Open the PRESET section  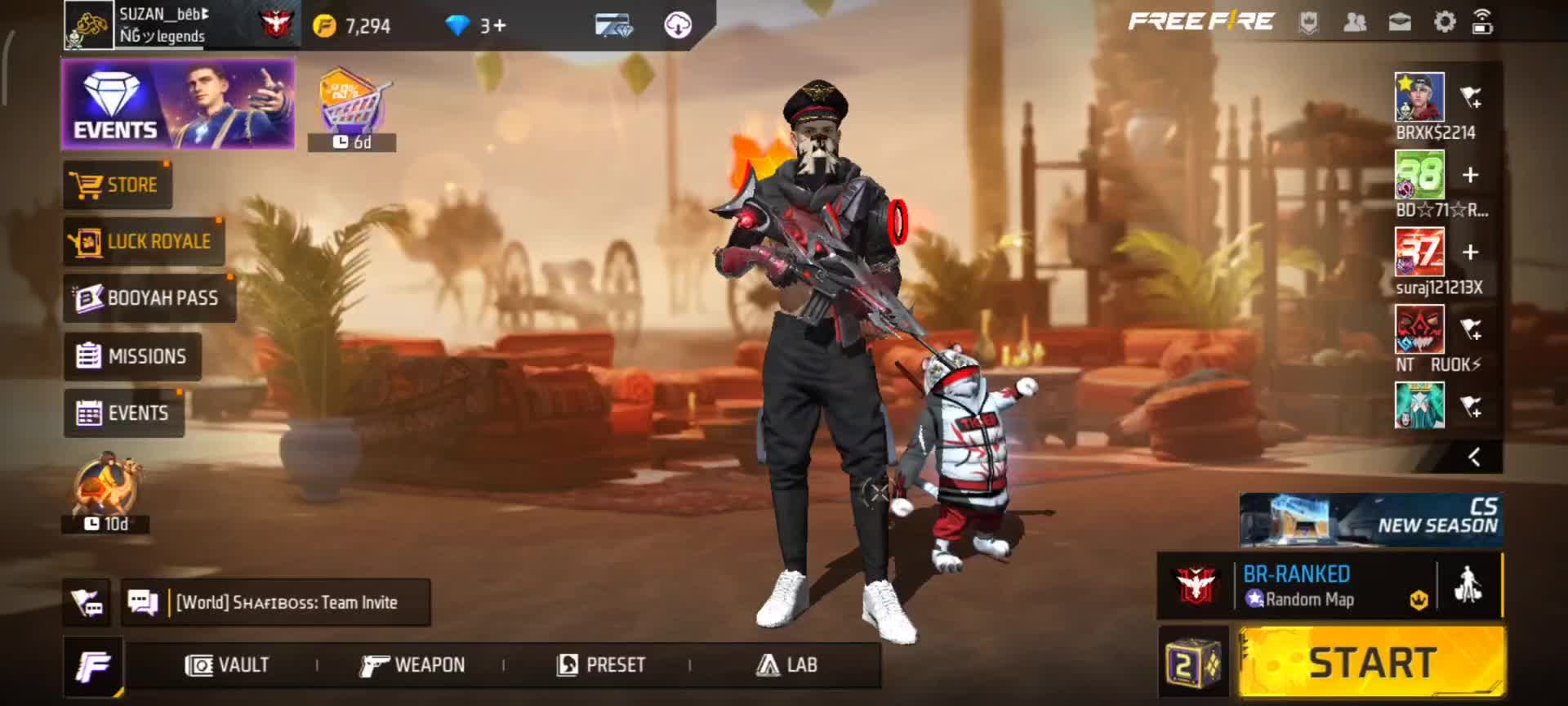(x=601, y=665)
